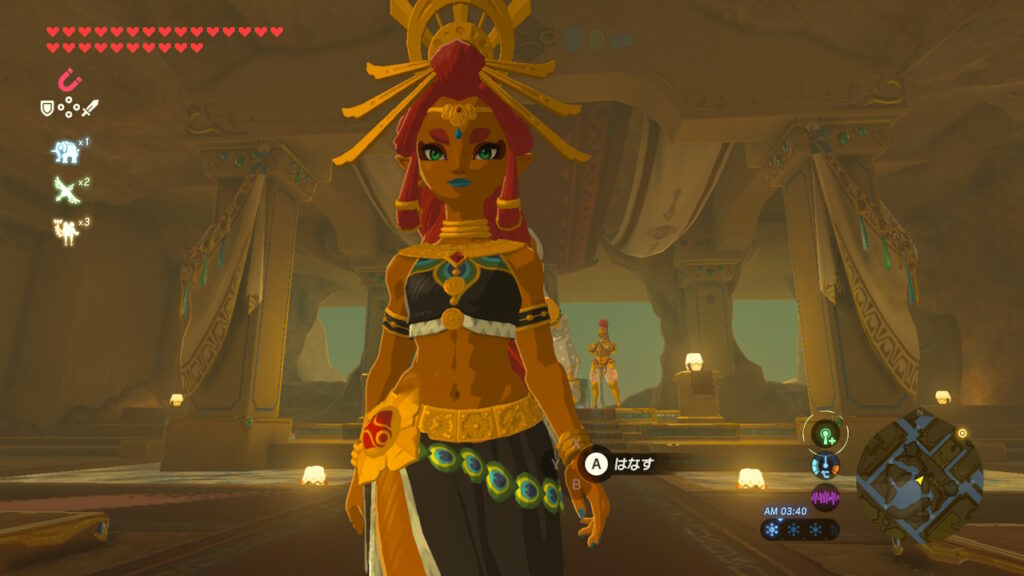Click the sword quick-select icon

(92, 107)
